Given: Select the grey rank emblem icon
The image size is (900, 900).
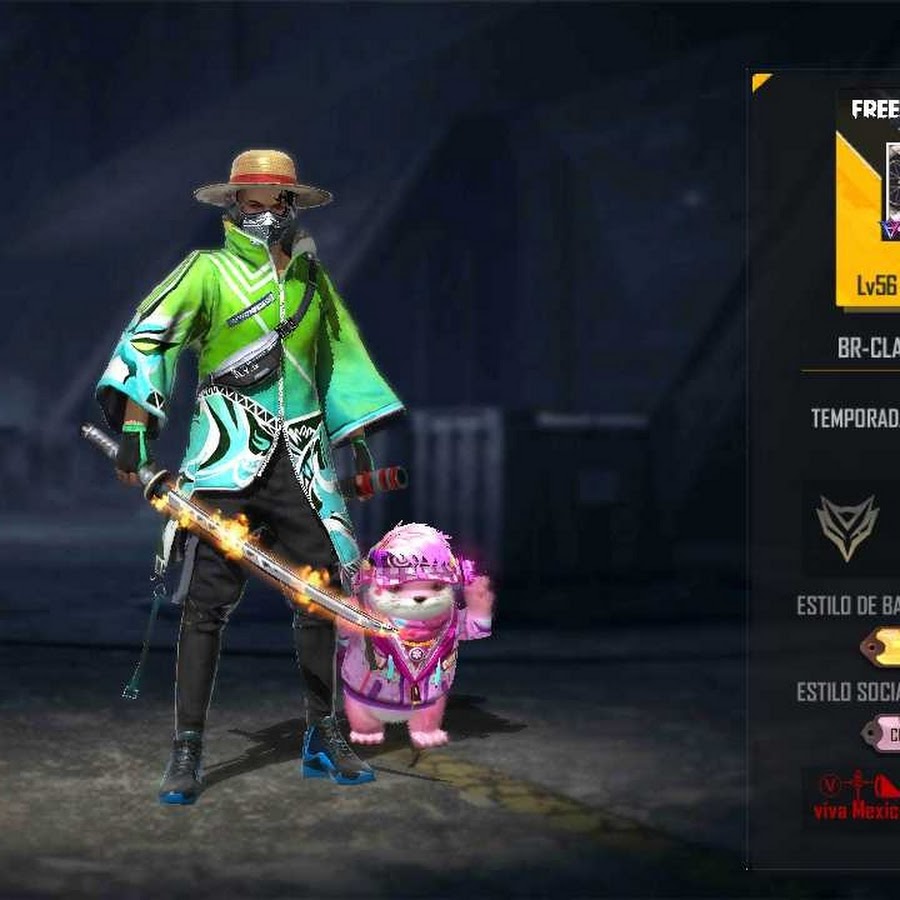Looking at the screenshot, I should (847, 528).
